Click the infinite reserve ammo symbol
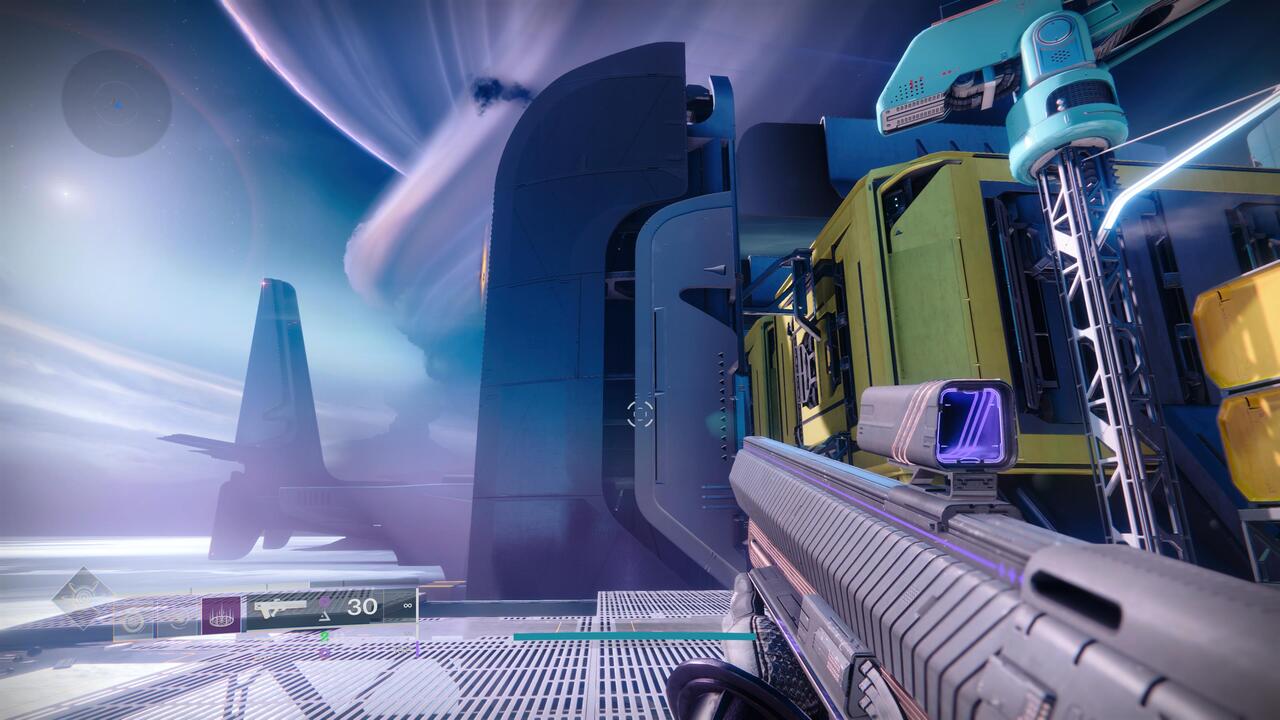The image size is (1280, 720). click(407, 605)
